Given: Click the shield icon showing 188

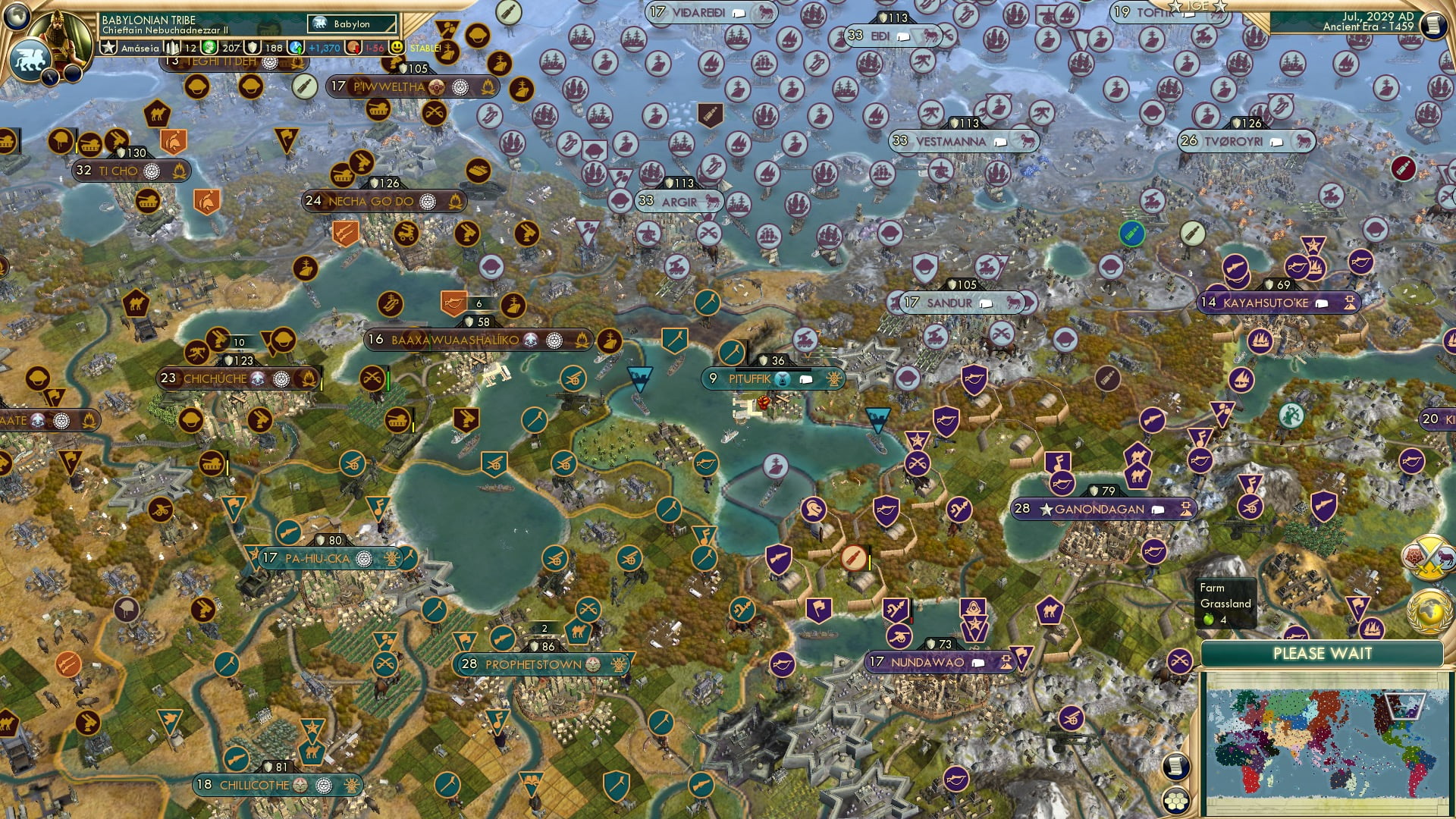Looking at the screenshot, I should point(253,47).
